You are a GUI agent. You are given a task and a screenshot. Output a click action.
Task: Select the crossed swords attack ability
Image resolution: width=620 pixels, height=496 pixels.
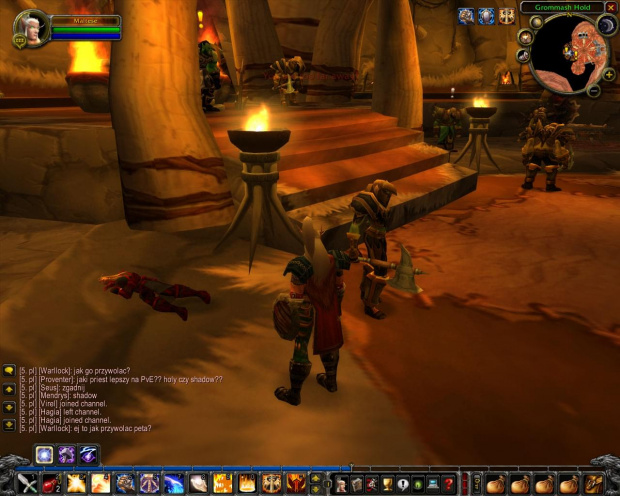(27, 484)
